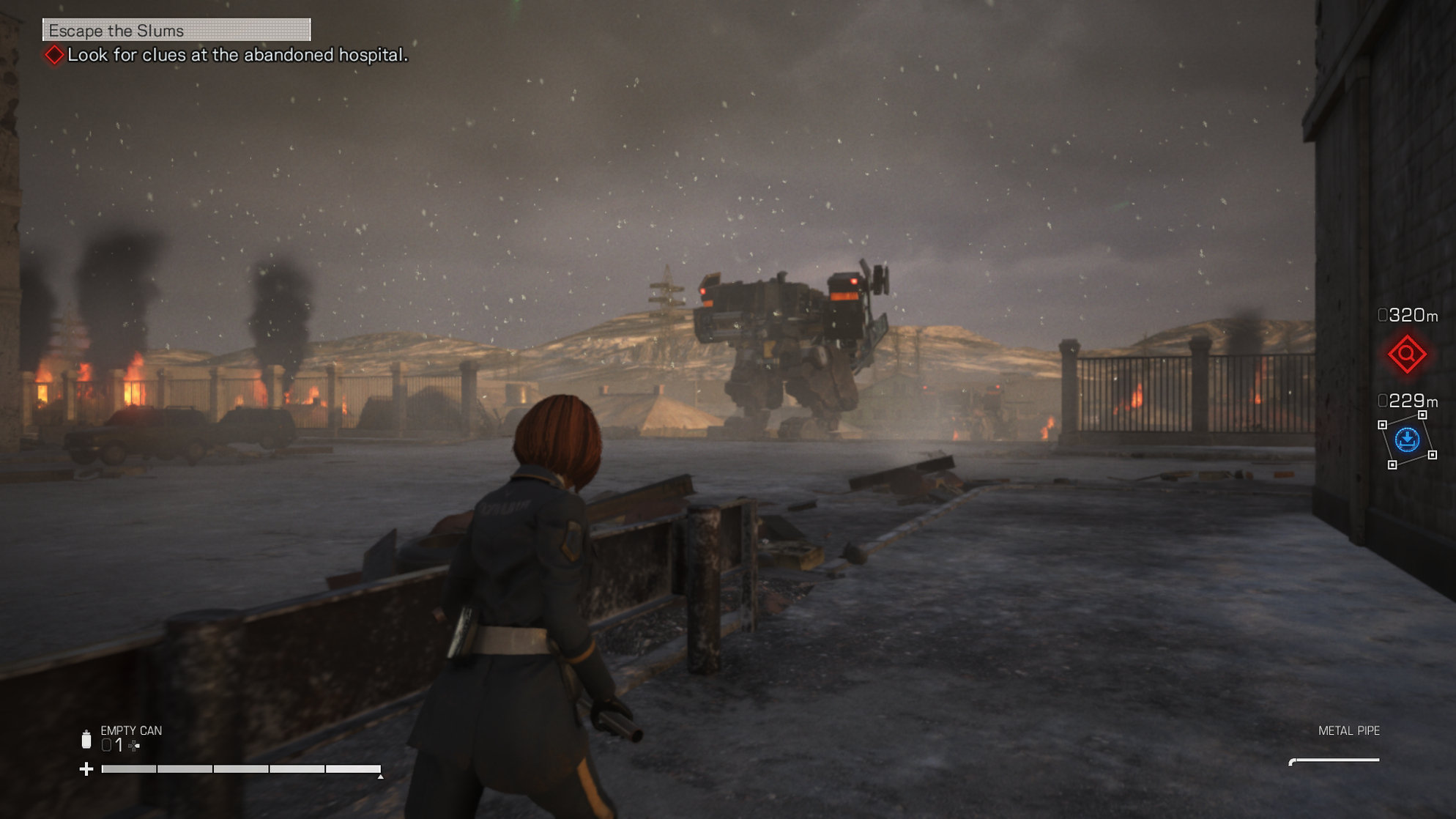Expand the top-left corner bracket of the waypoint frame
The image size is (1456, 819).
[1382, 423]
